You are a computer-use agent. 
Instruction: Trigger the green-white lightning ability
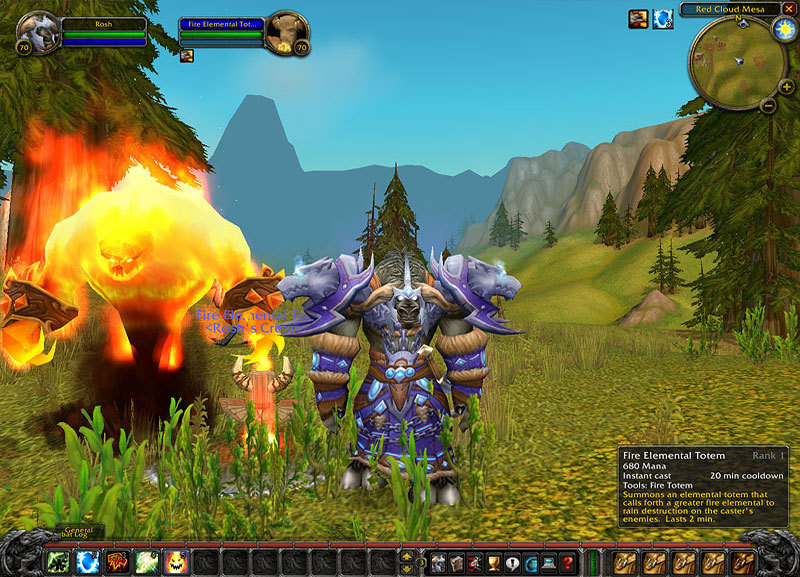(x=147, y=561)
